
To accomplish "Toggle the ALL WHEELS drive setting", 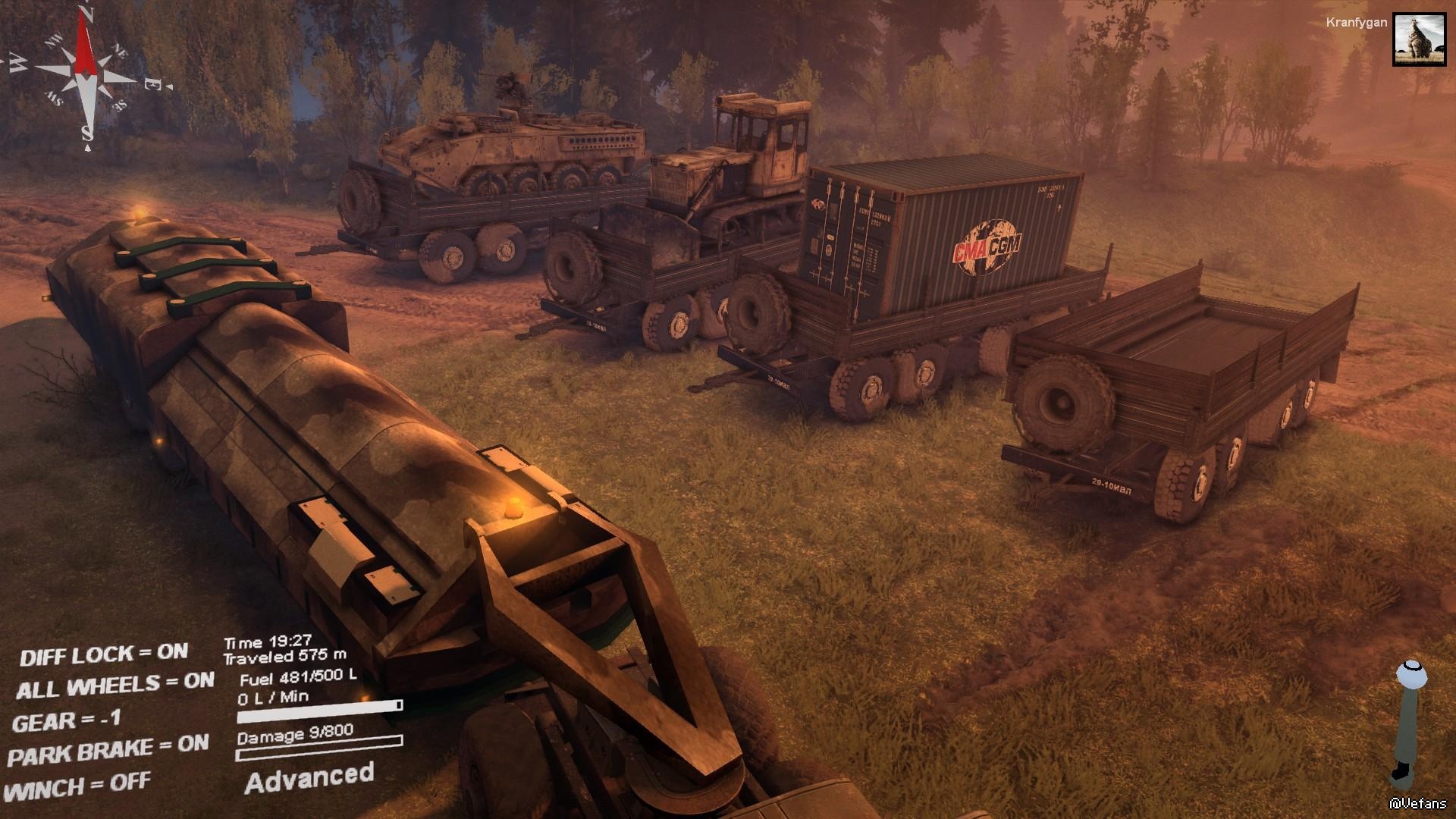I will pos(115,686).
